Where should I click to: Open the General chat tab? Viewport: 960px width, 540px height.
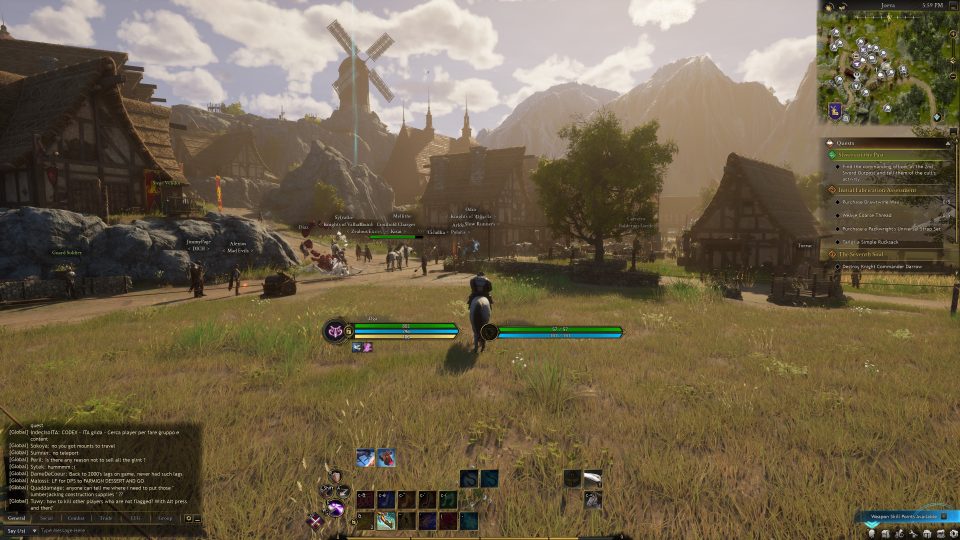click(17, 518)
